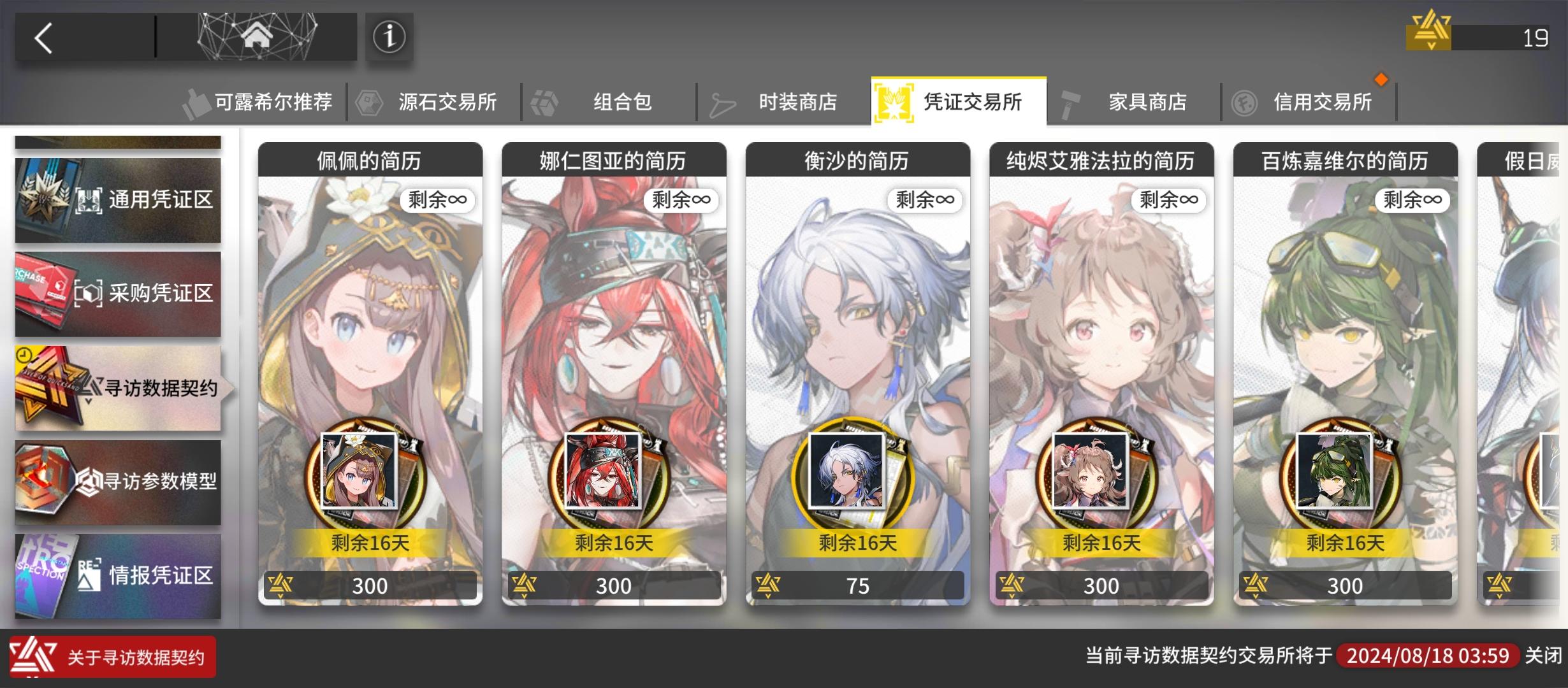This screenshot has height=688, width=1568.
Task: Open the 情报凭证区 section
Action: pyautogui.click(x=118, y=575)
